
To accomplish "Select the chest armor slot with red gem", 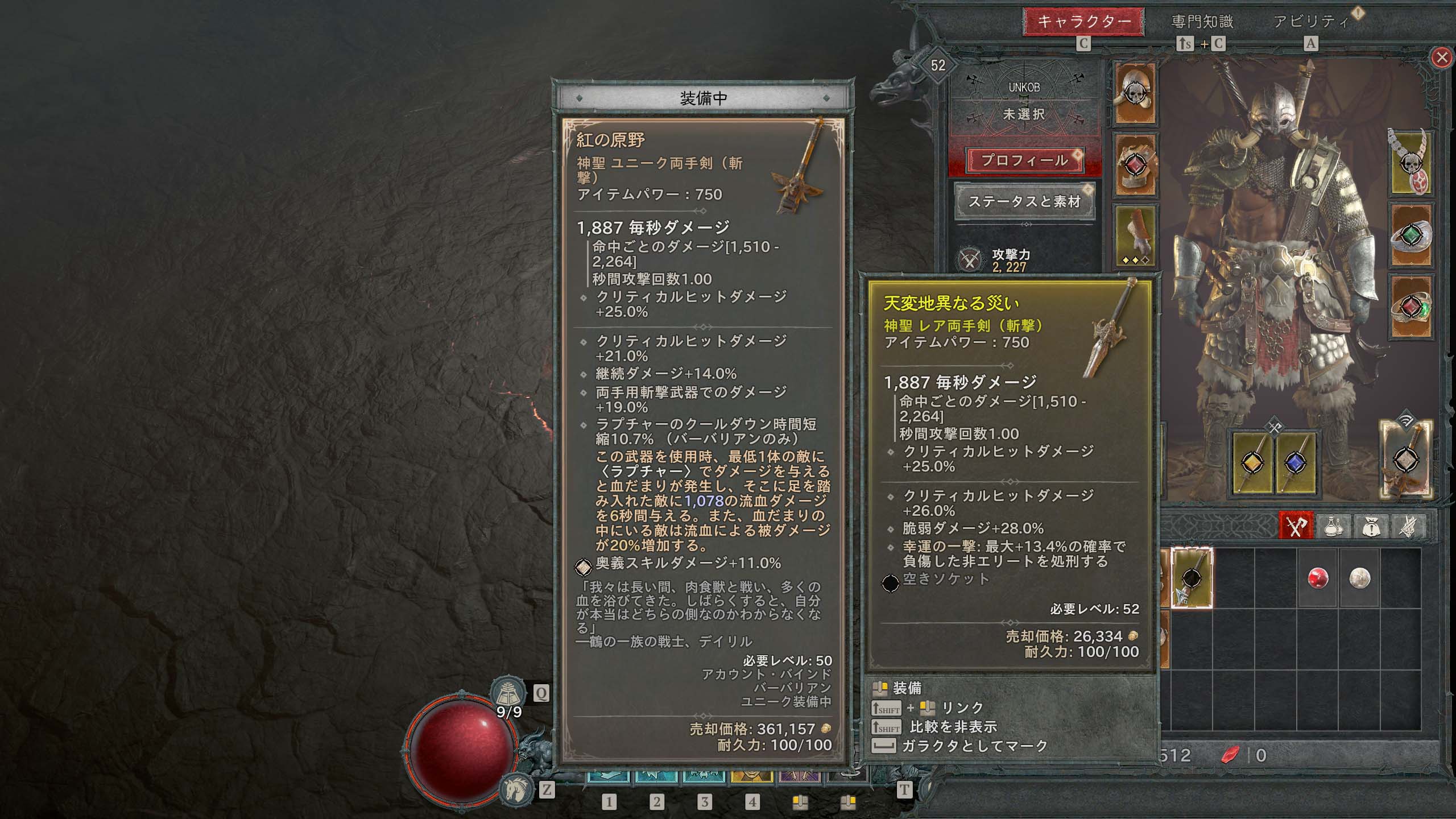I will tap(1135, 166).
